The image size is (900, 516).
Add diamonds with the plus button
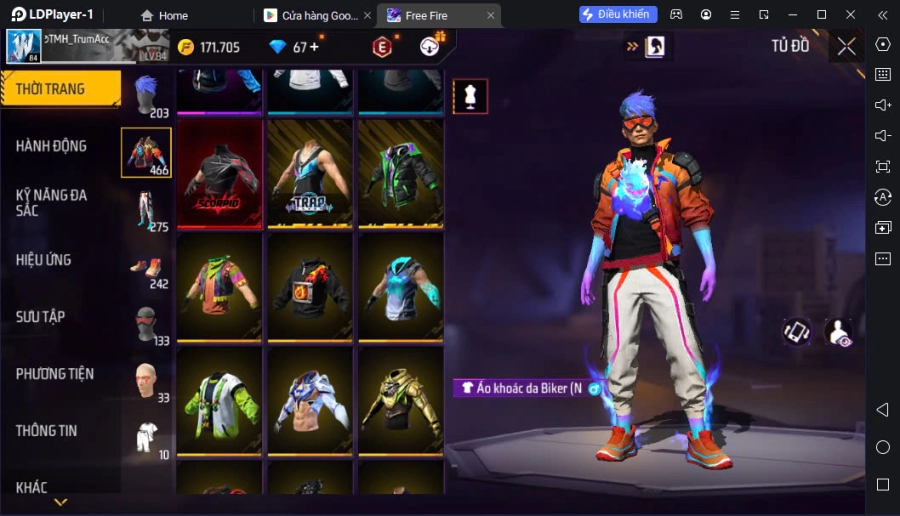coord(315,47)
